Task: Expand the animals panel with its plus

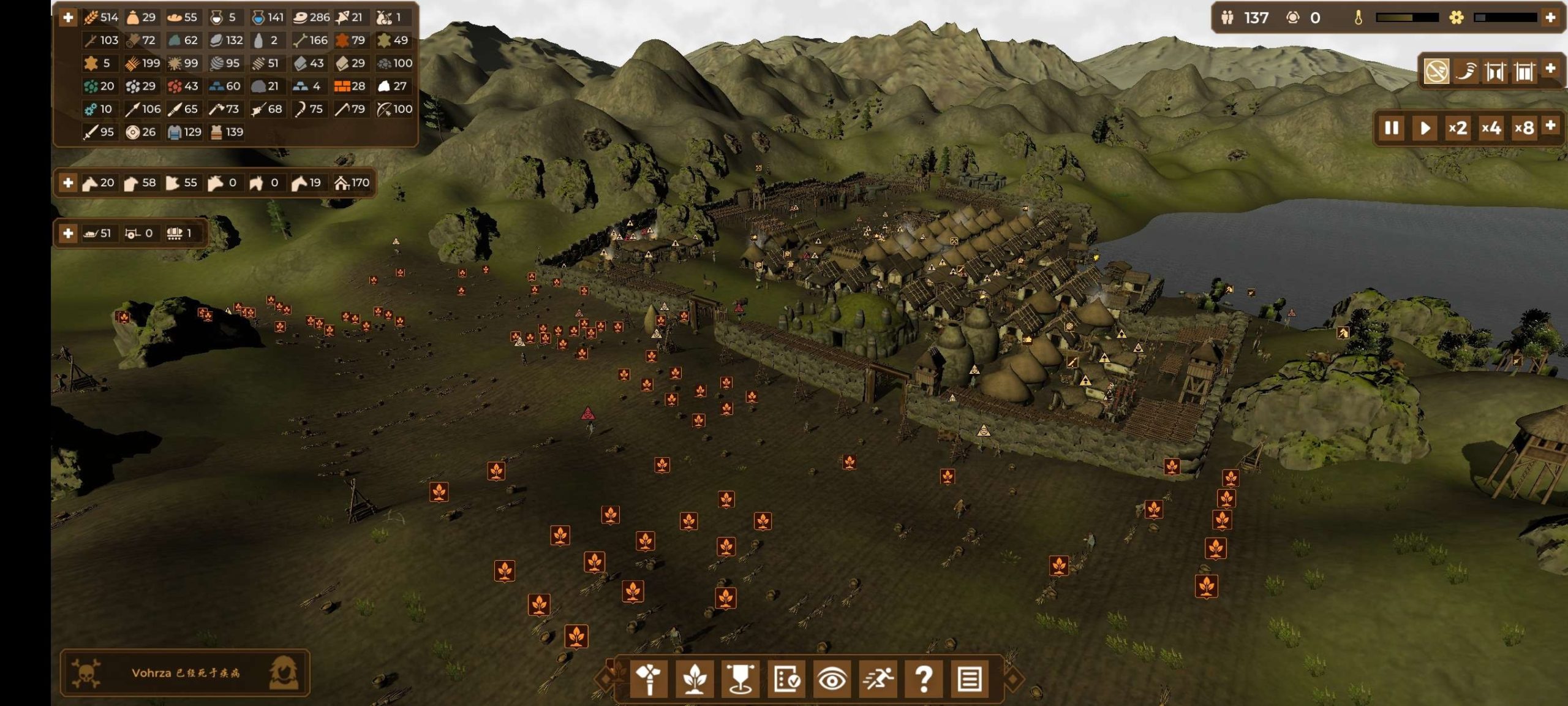Action: point(67,182)
